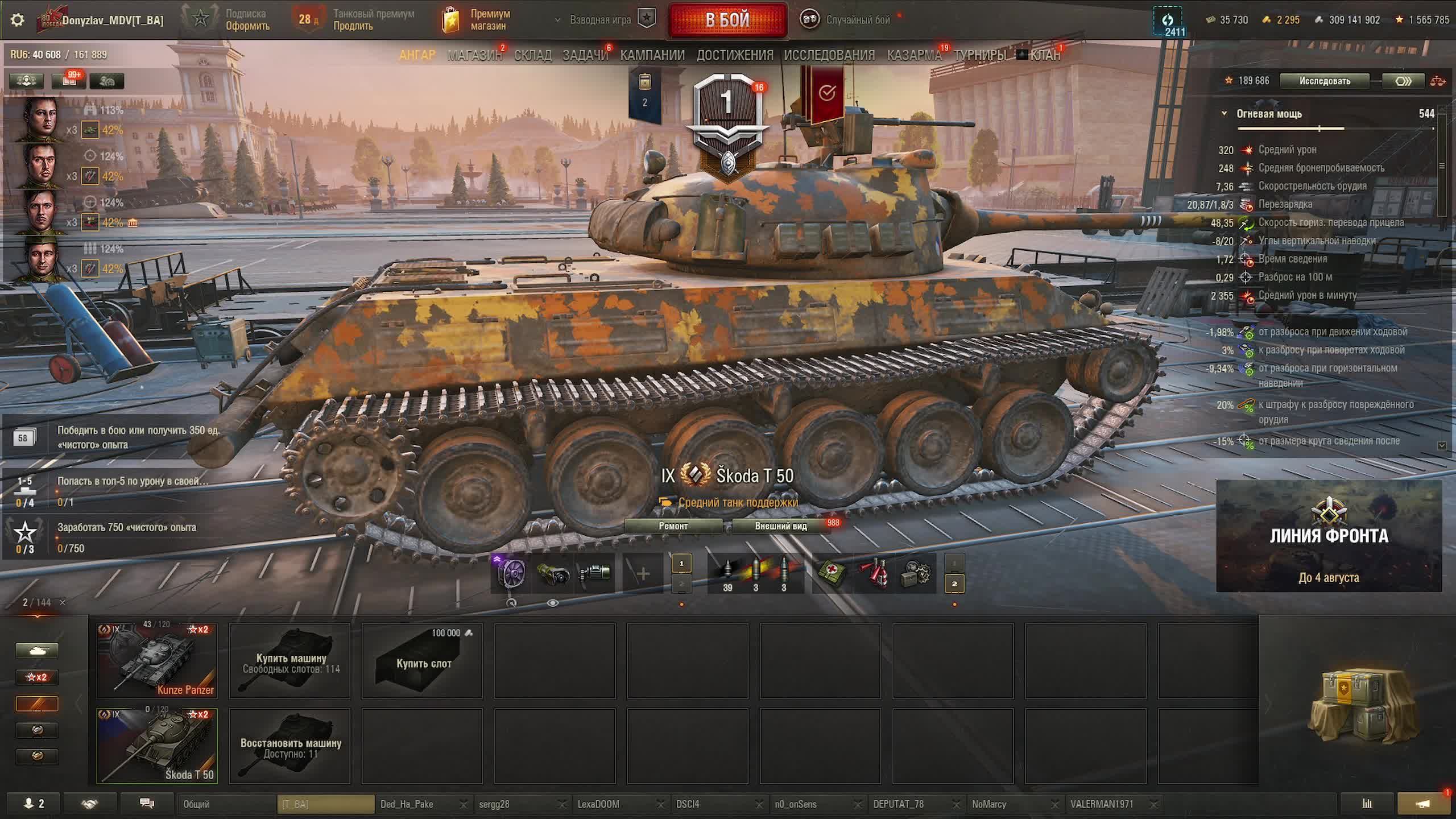1456x819 pixels.
Task: Open the settings gear icon
Action: pyautogui.click(x=18, y=20)
